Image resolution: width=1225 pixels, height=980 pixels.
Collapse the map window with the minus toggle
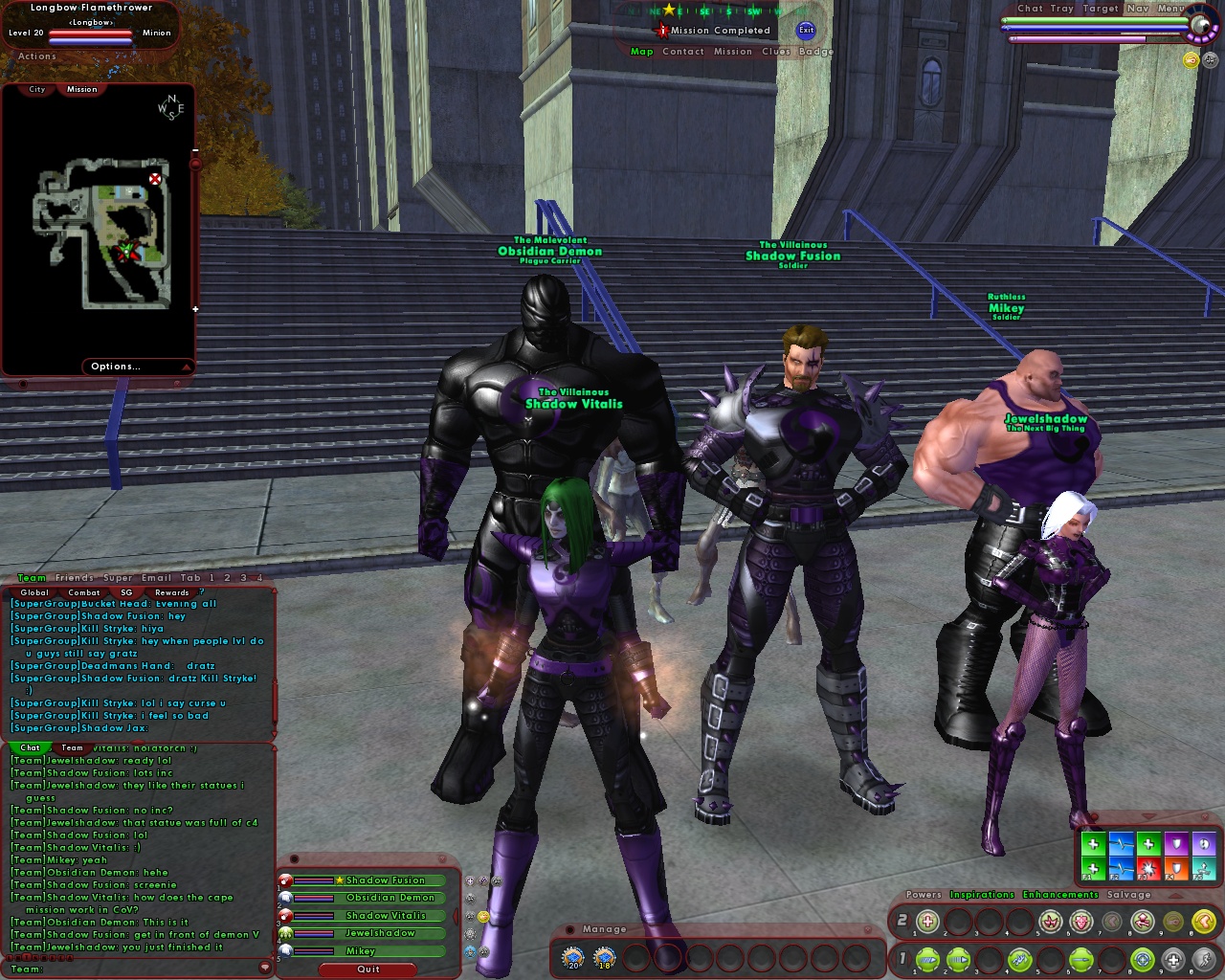click(196, 151)
